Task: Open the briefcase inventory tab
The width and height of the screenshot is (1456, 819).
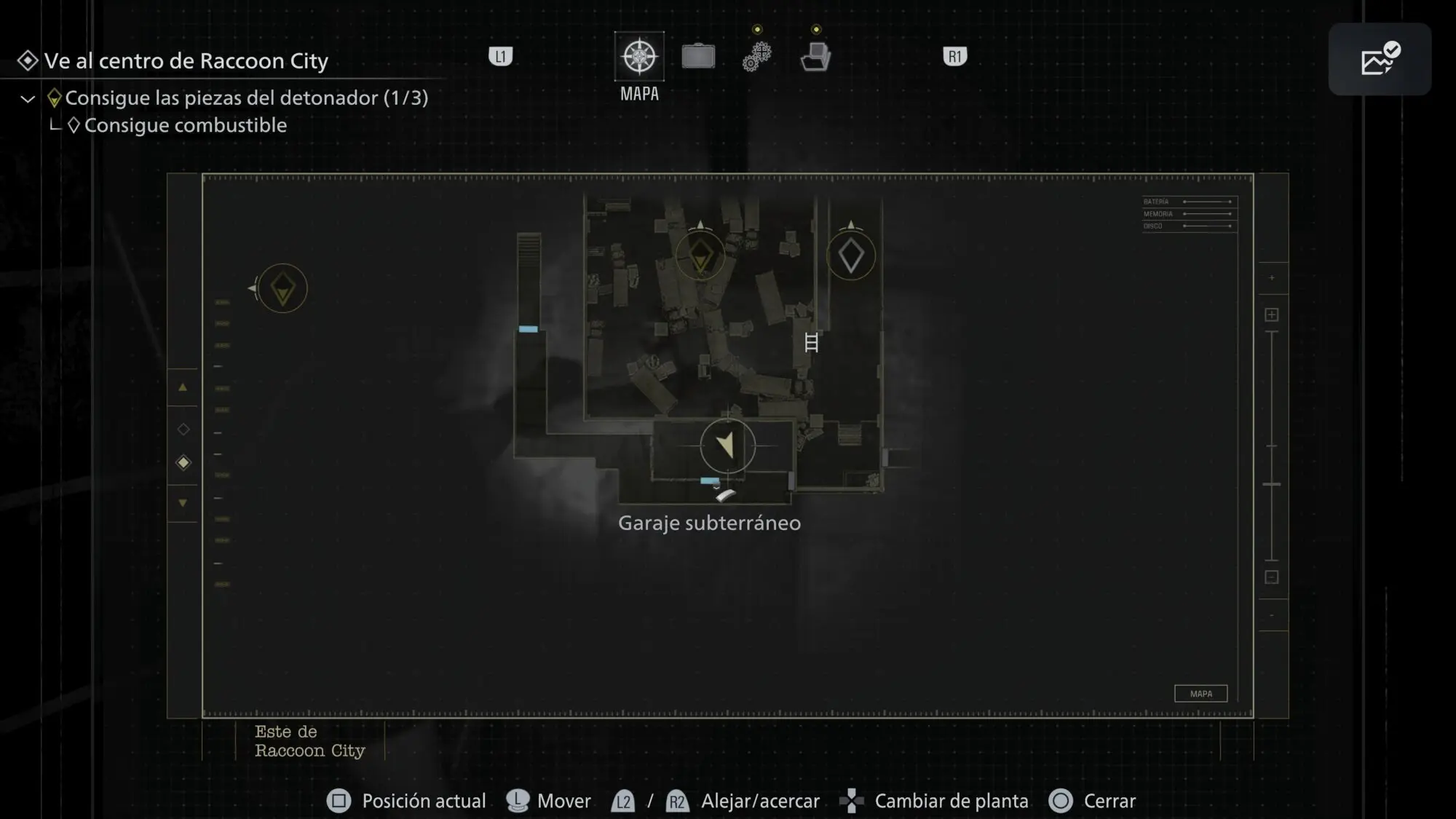Action: 698,57
